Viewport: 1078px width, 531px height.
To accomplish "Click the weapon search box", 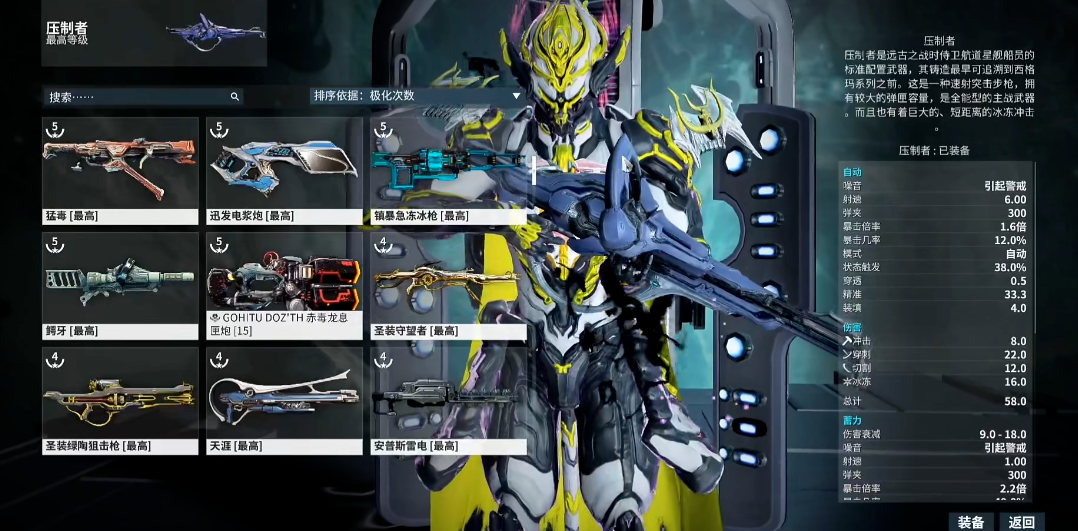I will pyautogui.click(x=140, y=97).
